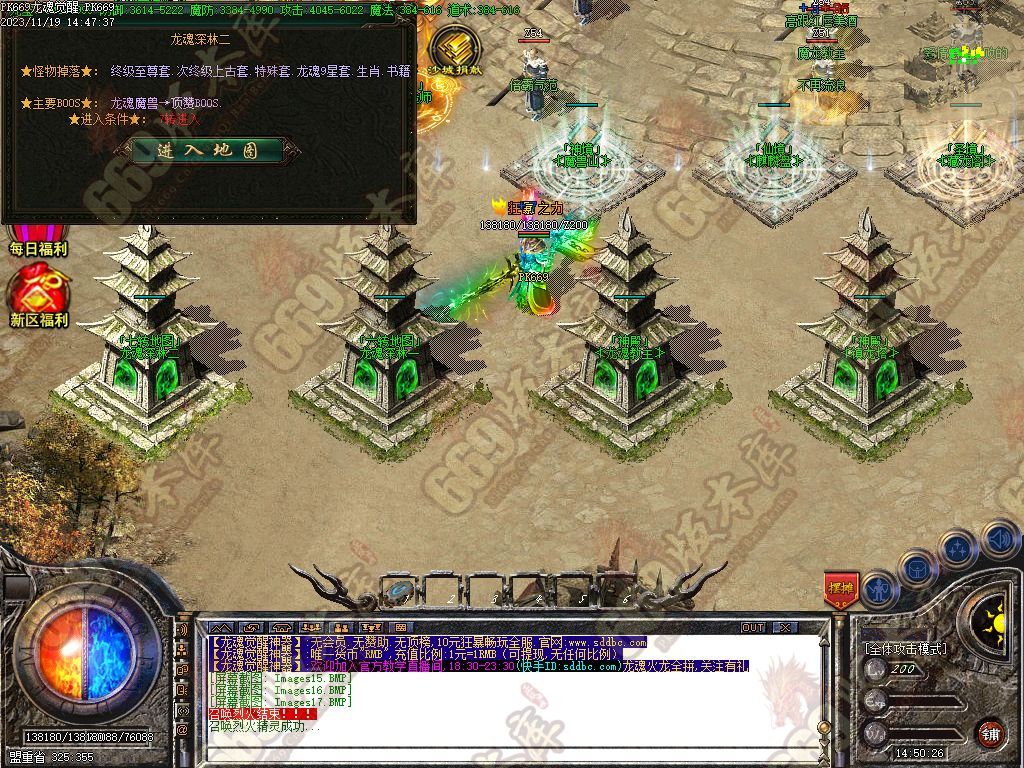Open the 沙城捐献 gold donation icon
Viewport: 1024px width, 768px height.
(x=455, y=48)
